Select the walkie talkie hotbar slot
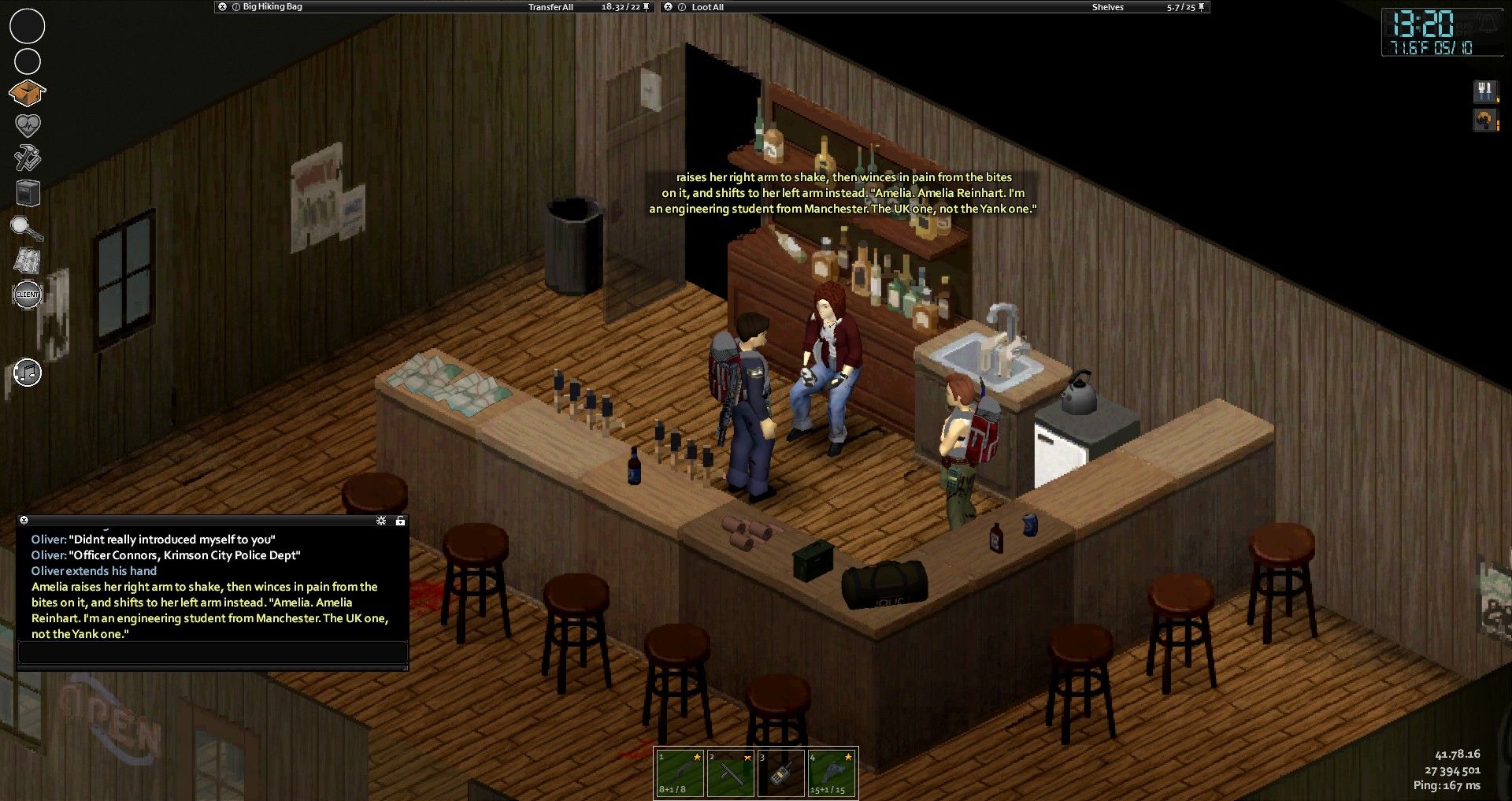The height and width of the screenshot is (801, 1512). [x=780, y=773]
